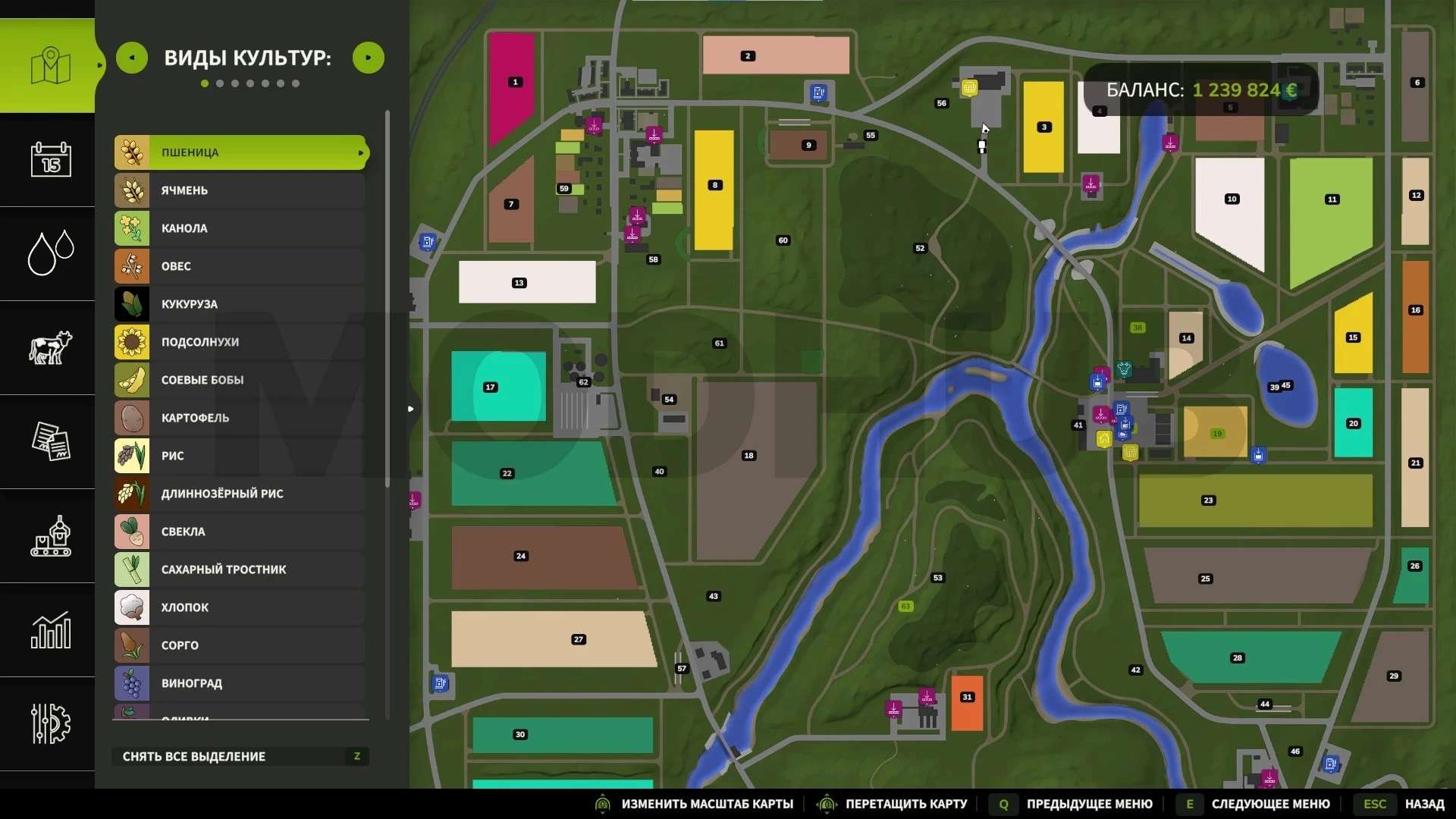Choose Канола in the crop list

240,228
